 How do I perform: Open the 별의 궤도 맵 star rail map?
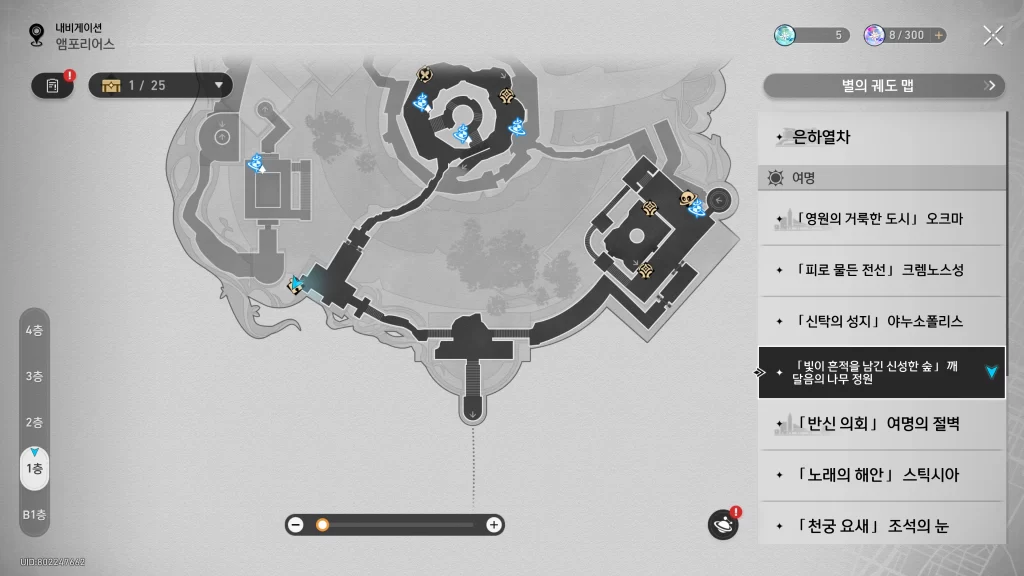[x=883, y=86]
